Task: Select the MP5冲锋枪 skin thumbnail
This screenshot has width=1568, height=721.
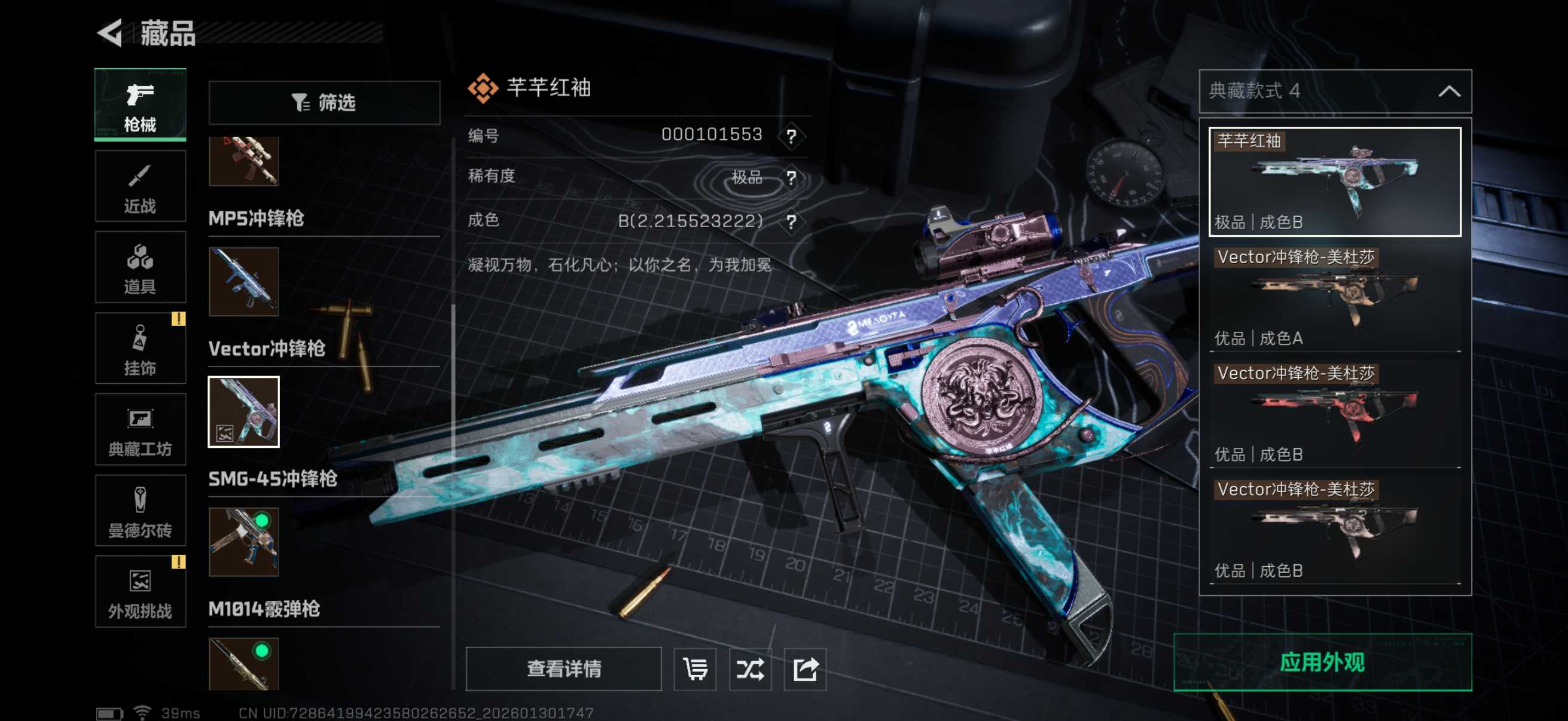Action: pyautogui.click(x=243, y=282)
